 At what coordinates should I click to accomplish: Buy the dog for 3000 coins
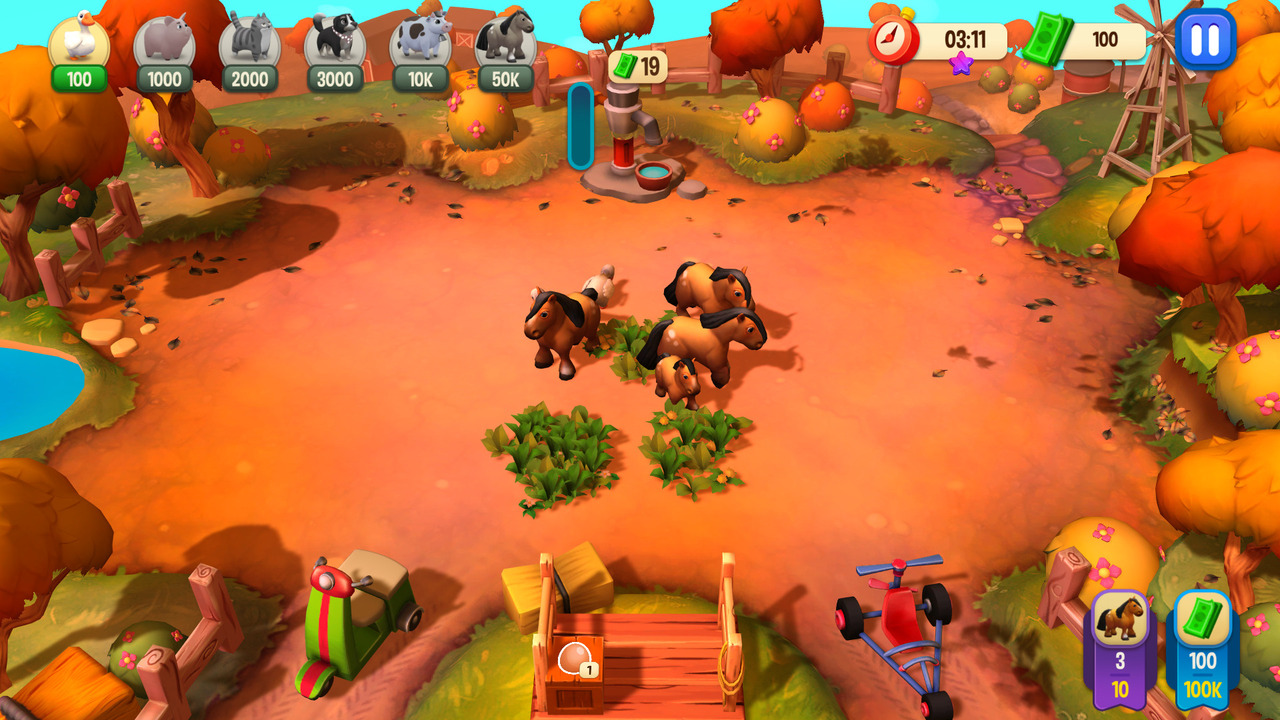pos(334,40)
